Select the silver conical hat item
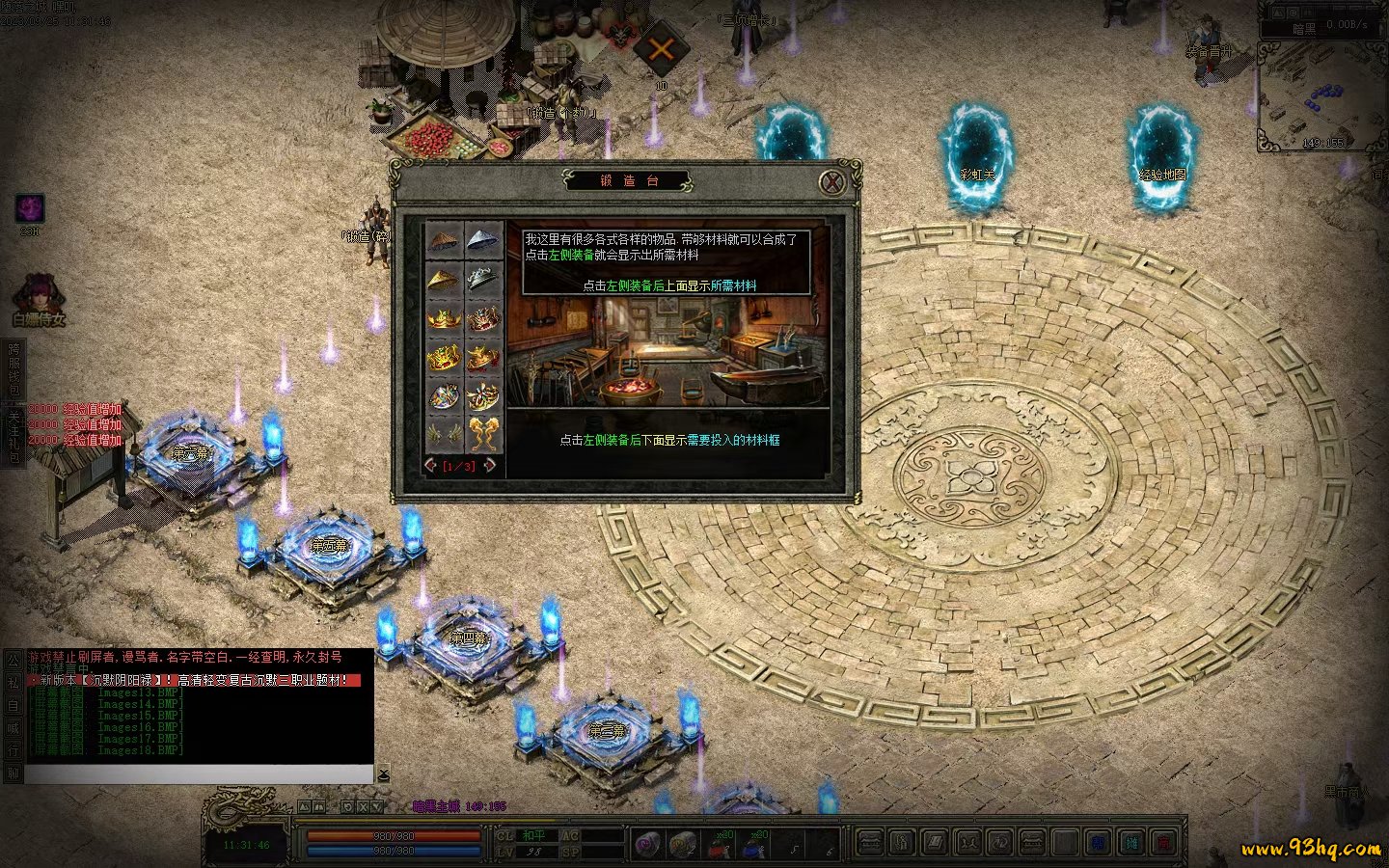The width and height of the screenshot is (1389, 868). [x=483, y=241]
